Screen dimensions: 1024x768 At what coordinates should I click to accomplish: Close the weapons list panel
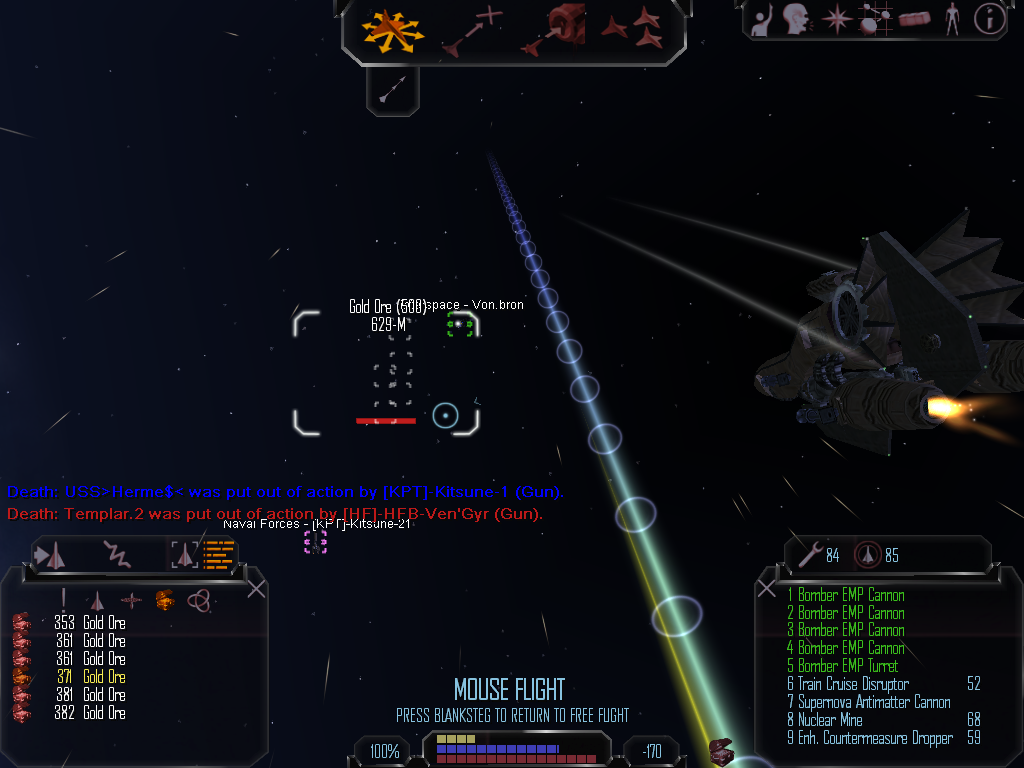coord(767,589)
